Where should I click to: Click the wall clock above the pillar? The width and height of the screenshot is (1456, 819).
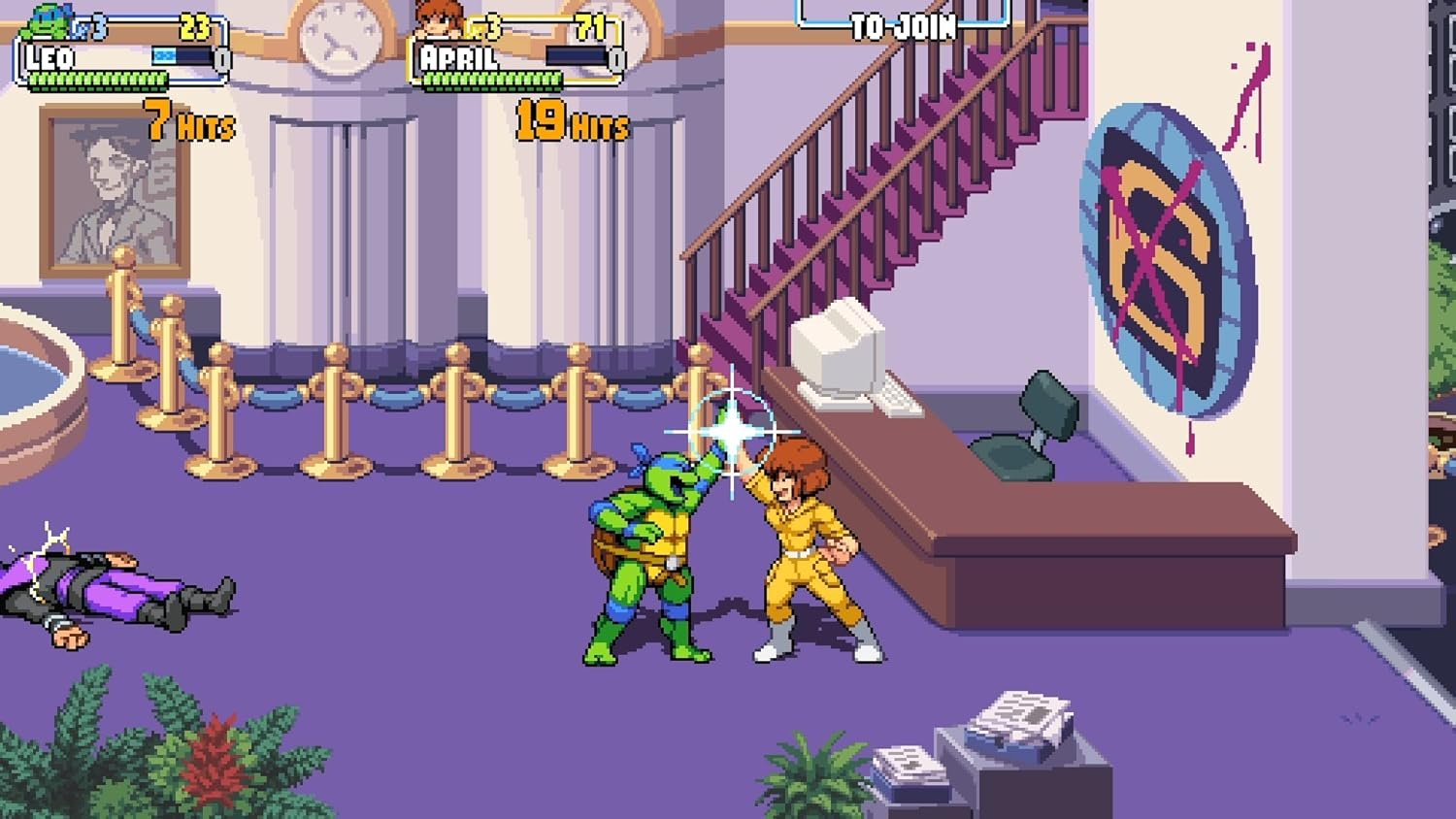(338, 37)
